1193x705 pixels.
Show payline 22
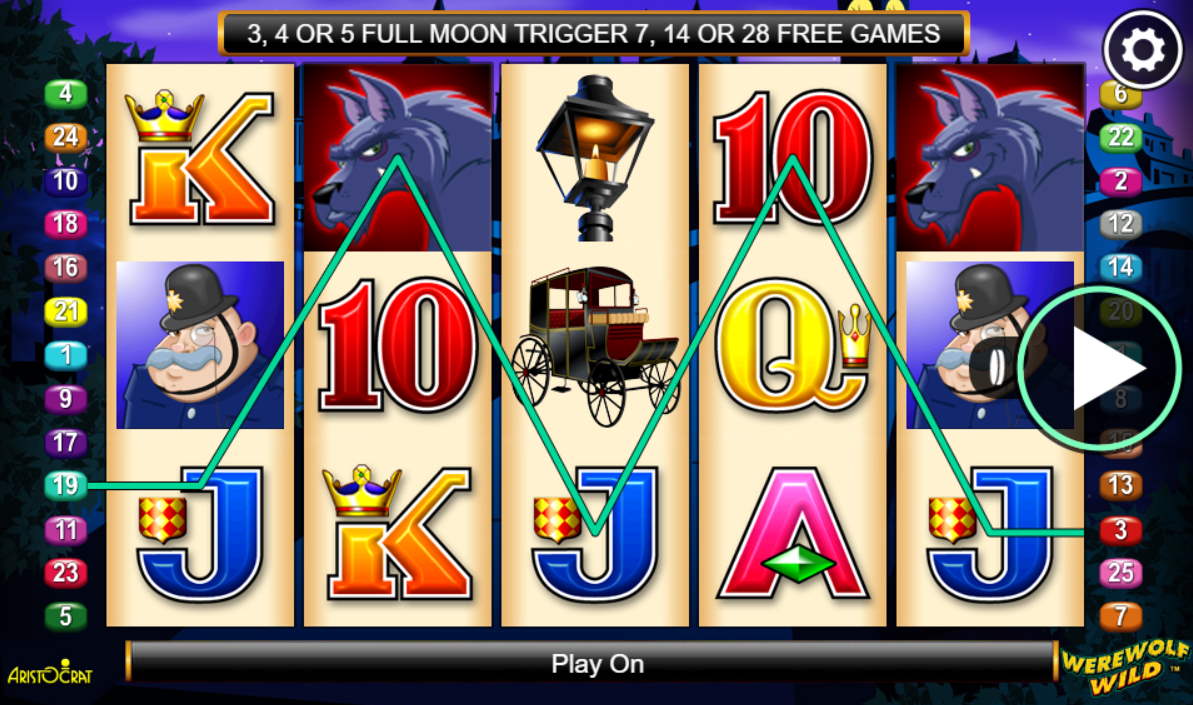click(x=1120, y=137)
